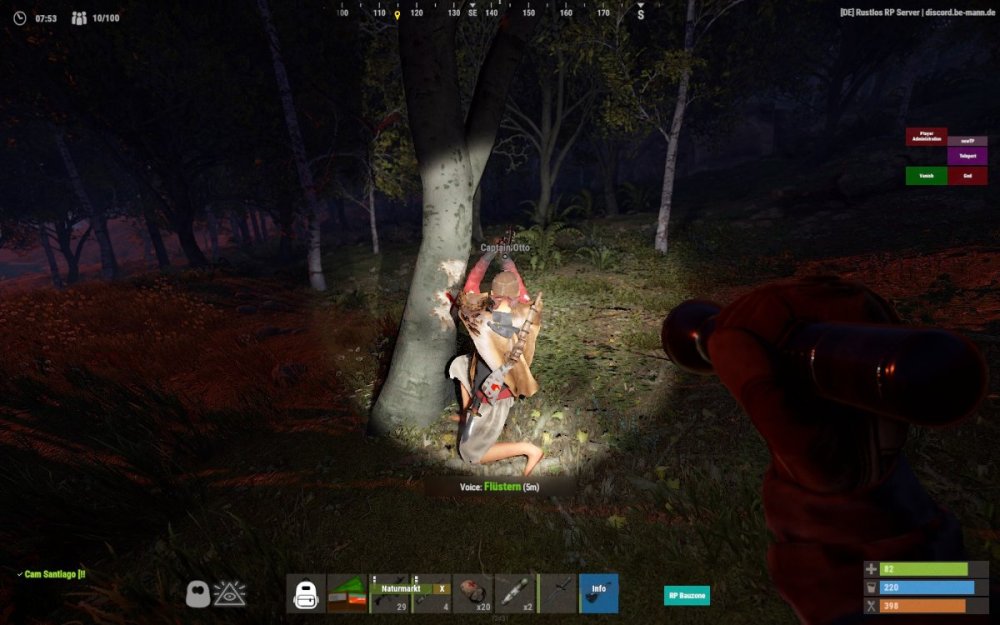Select the building plan hotbar slot
This screenshot has height=625, width=1000.
tap(347, 594)
